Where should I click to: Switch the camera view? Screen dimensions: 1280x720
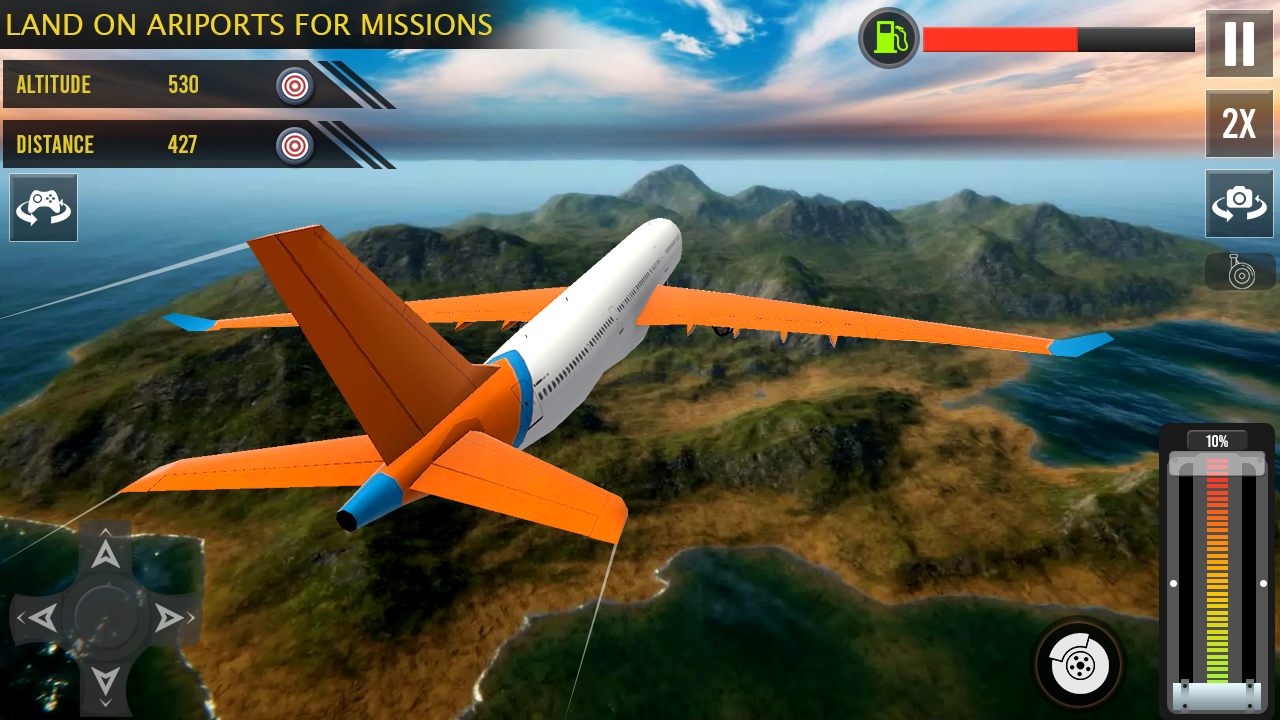pos(1239,204)
